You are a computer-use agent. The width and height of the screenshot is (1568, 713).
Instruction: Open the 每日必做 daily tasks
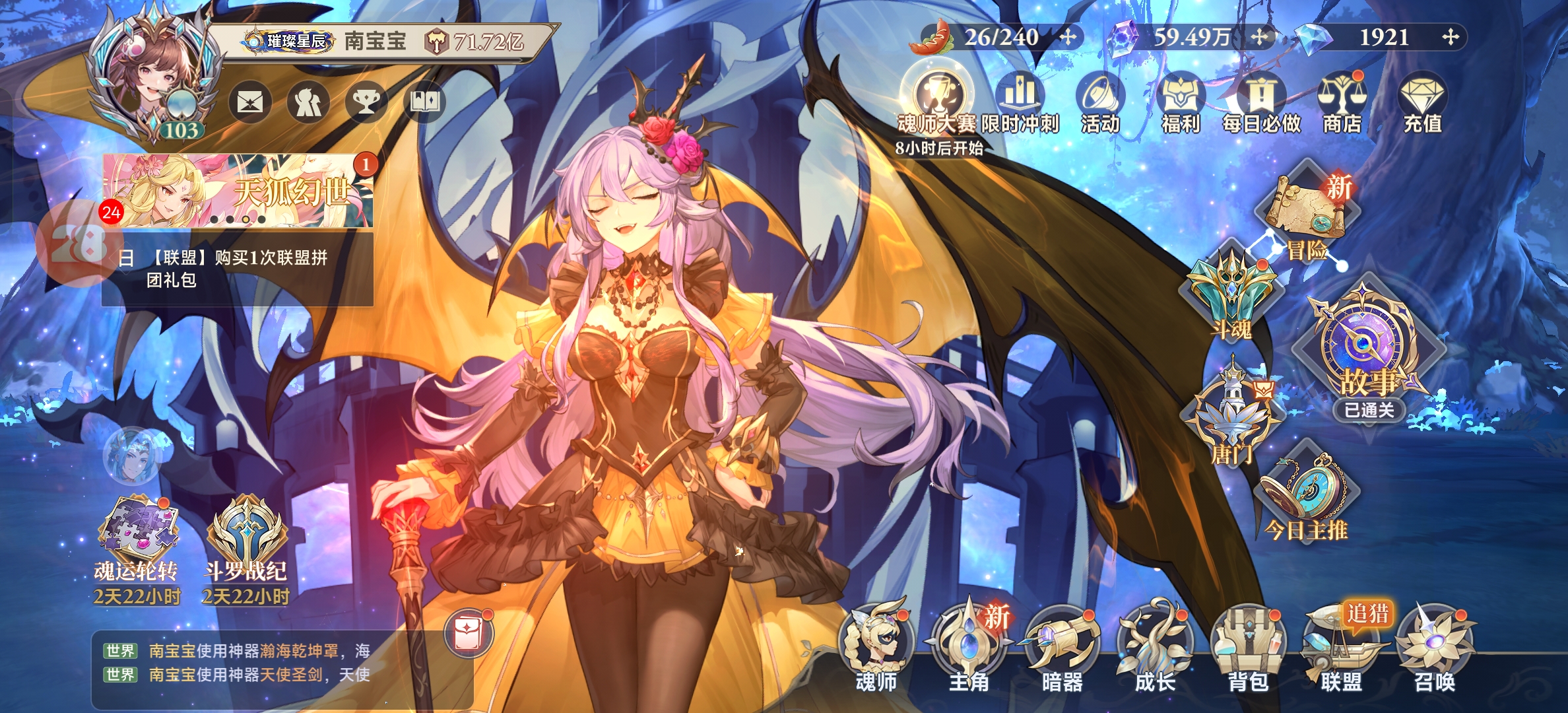(1261, 102)
